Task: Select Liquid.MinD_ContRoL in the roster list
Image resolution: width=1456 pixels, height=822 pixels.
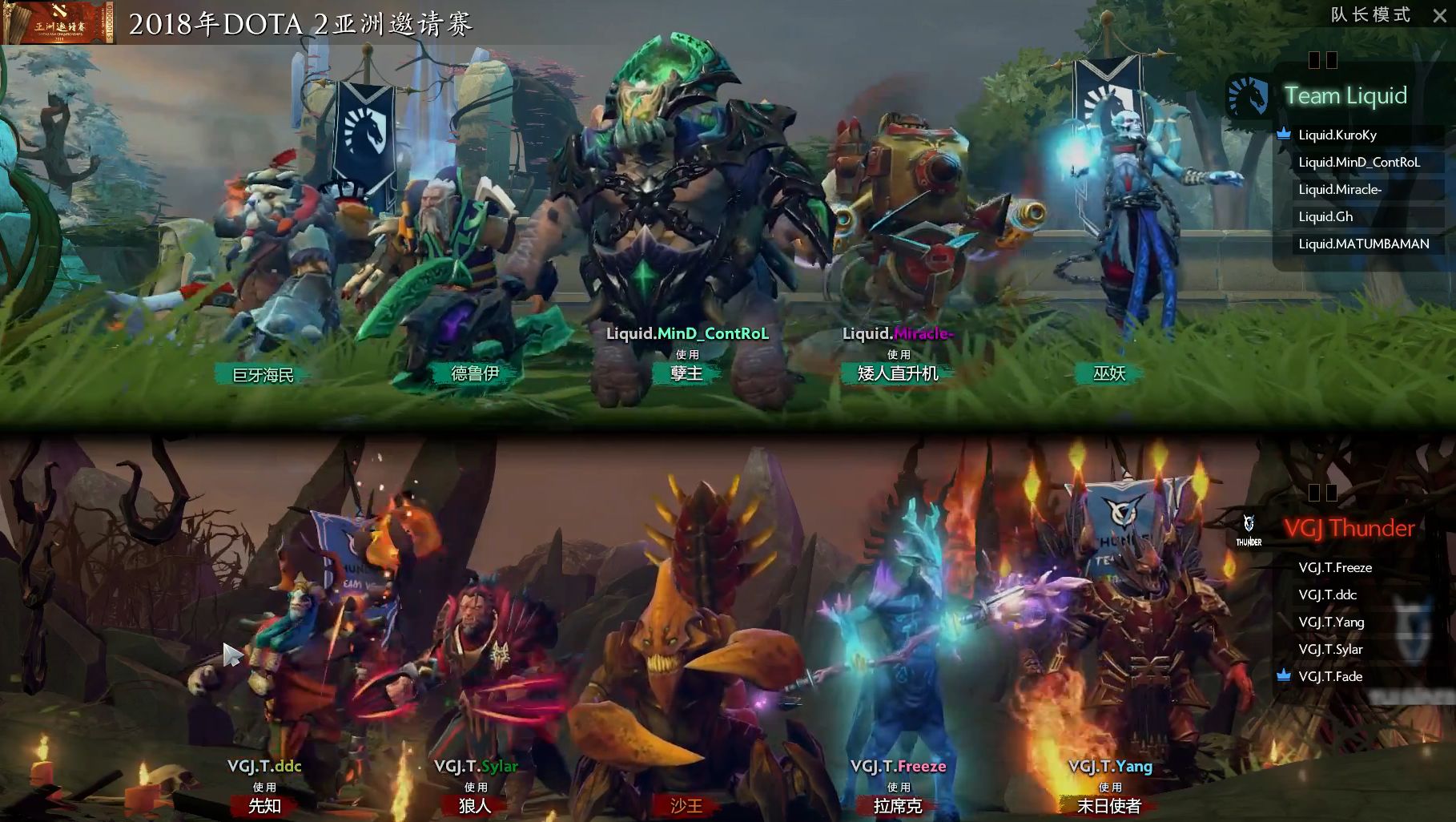Action: (x=1361, y=162)
